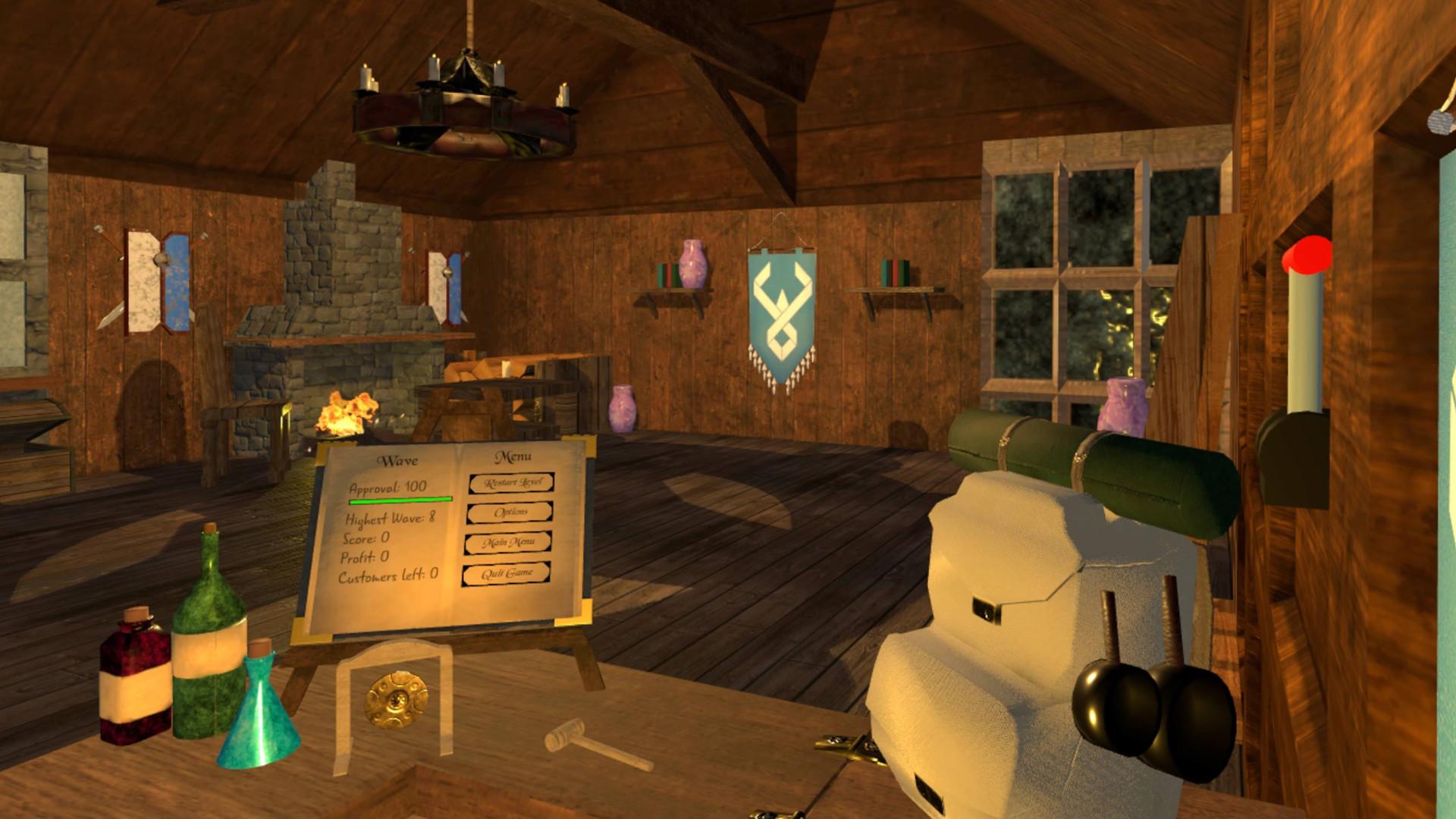Click the green Approval progress bar

(x=400, y=499)
